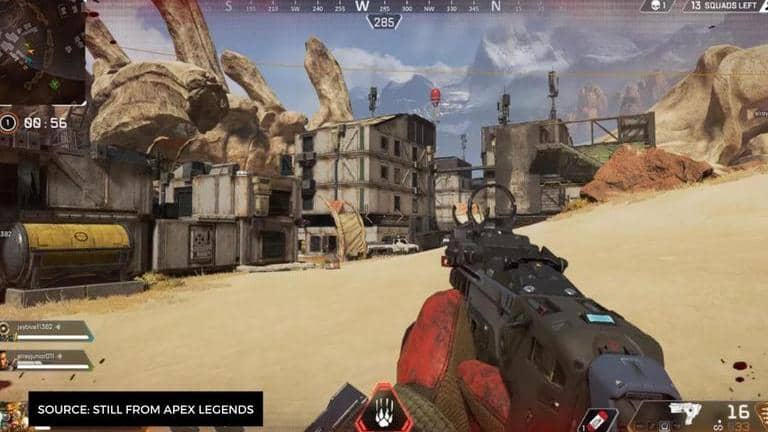Open the minimap

(x=42, y=50)
